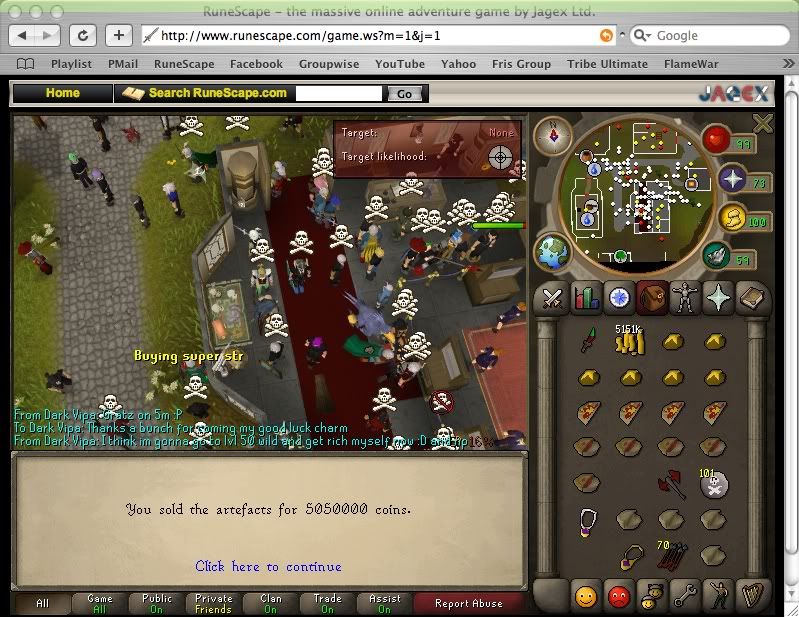Toggle run with the boot energy orb
This screenshot has width=799, height=617.
(717, 257)
